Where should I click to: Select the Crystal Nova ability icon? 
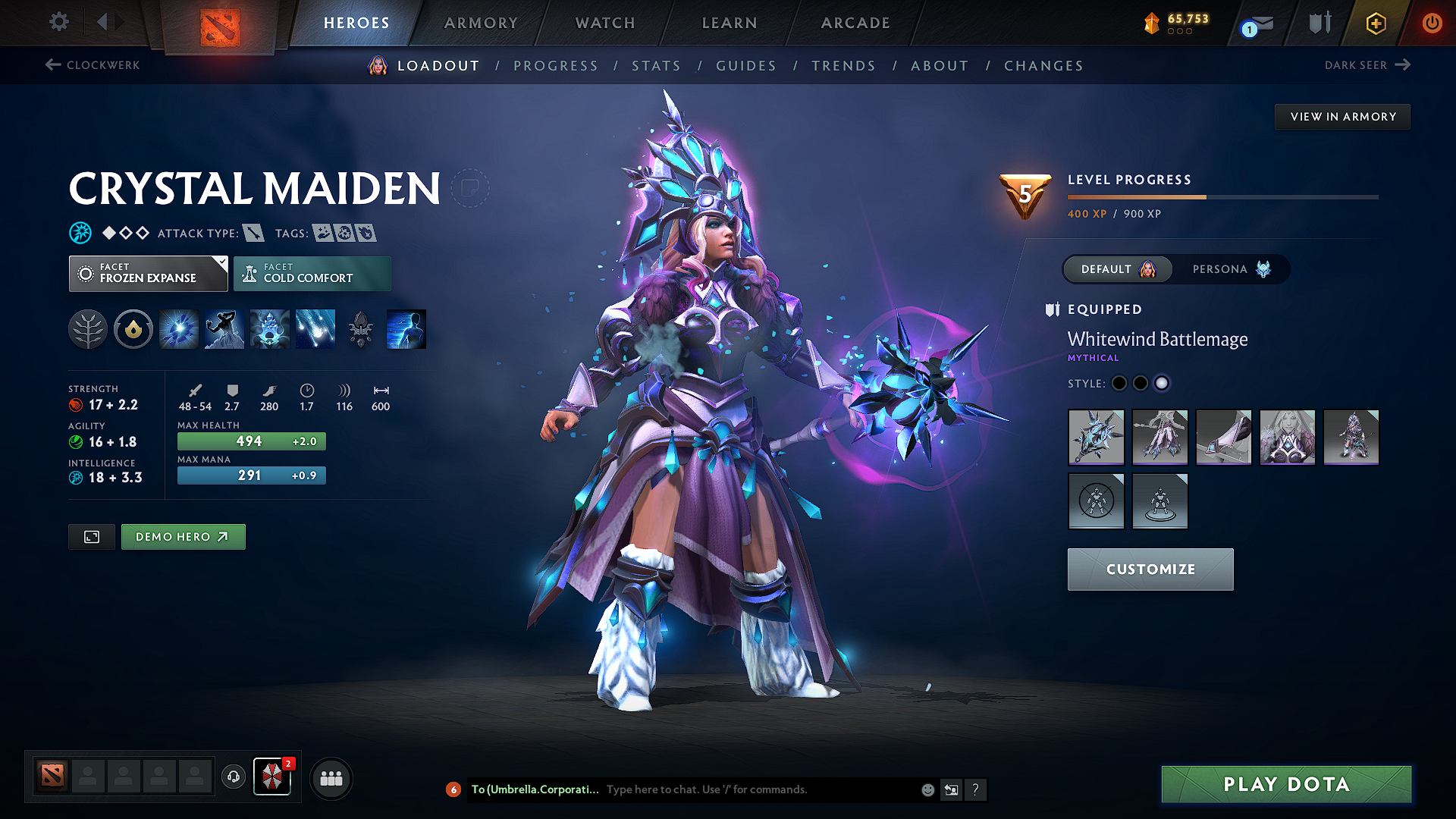tap(178, 328)
